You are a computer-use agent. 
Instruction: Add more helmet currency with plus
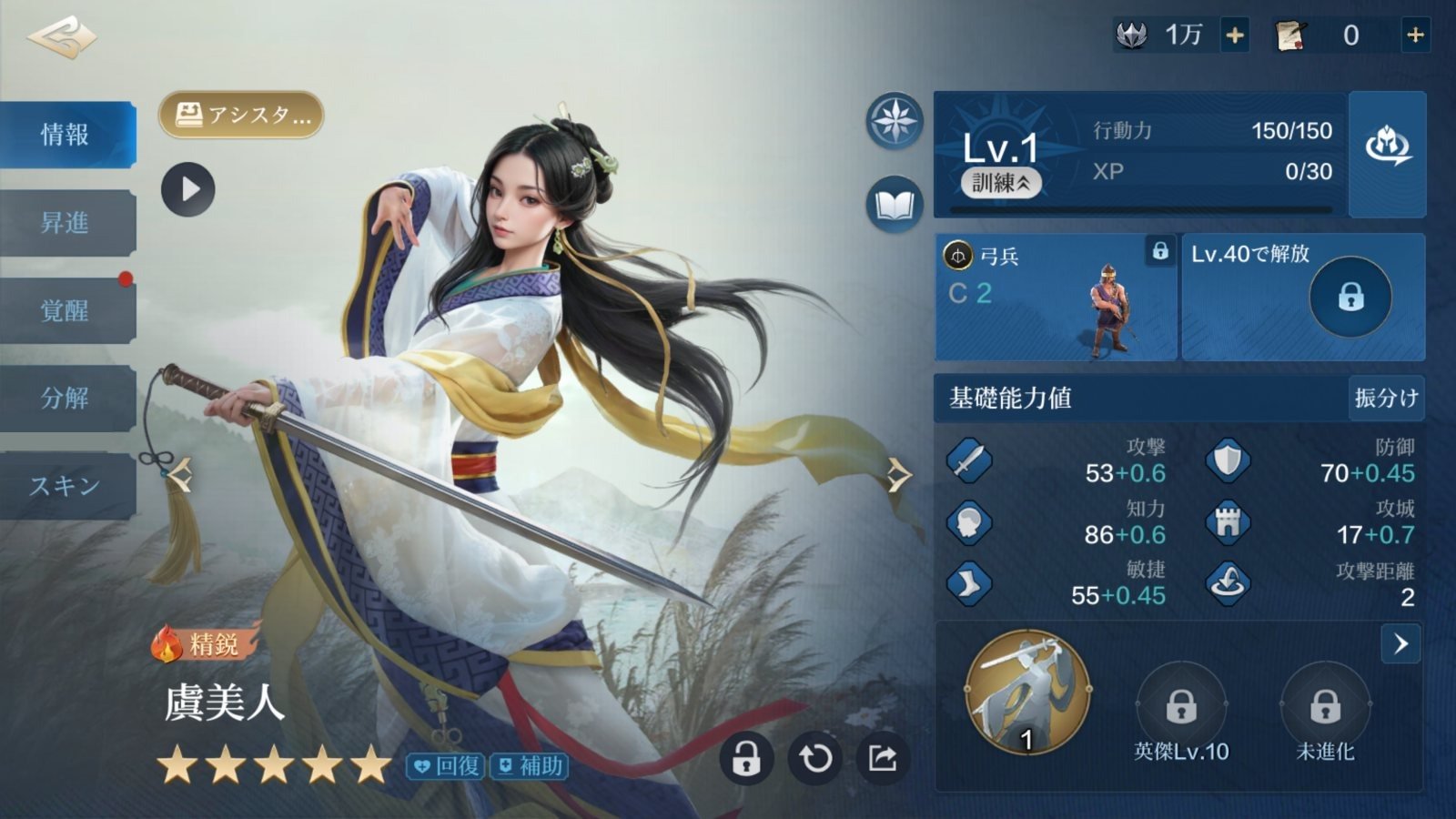(1235, 35)
